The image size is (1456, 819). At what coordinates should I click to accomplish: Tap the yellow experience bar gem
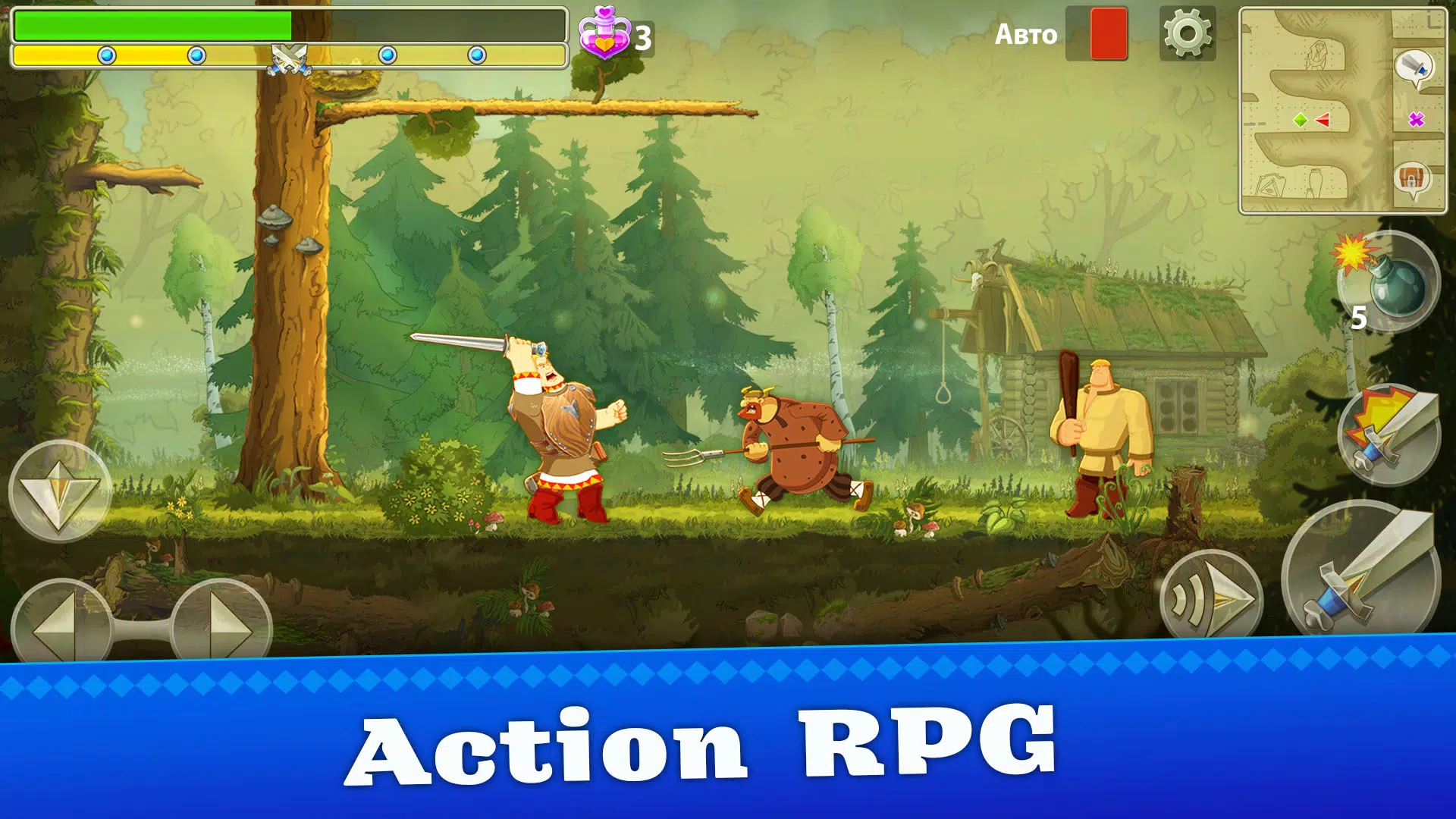tap(106, 54)
